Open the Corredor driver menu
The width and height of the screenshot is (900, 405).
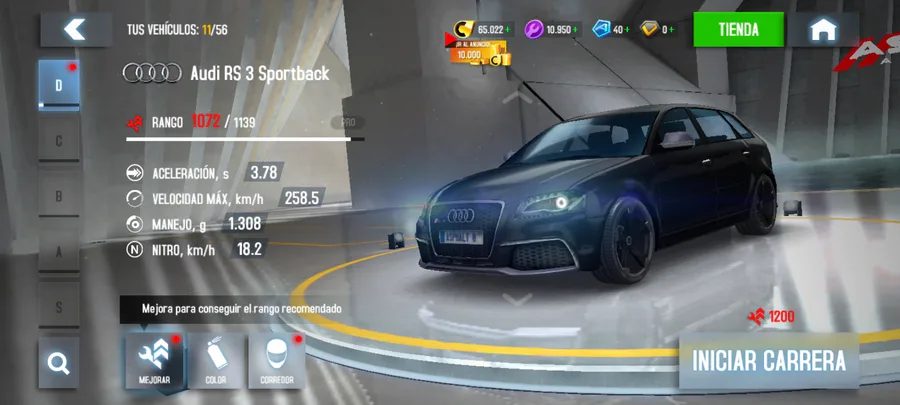pyautogui.click(x=276, y=361)
